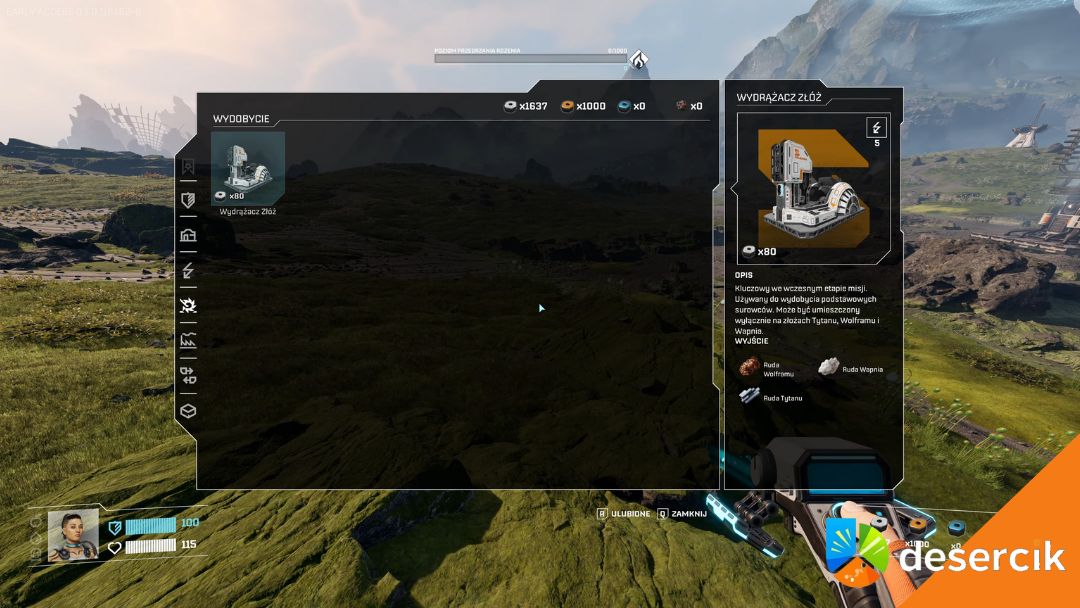Open the cube storage category tab
Screen dimensions: 1080x608
[188, 410]
